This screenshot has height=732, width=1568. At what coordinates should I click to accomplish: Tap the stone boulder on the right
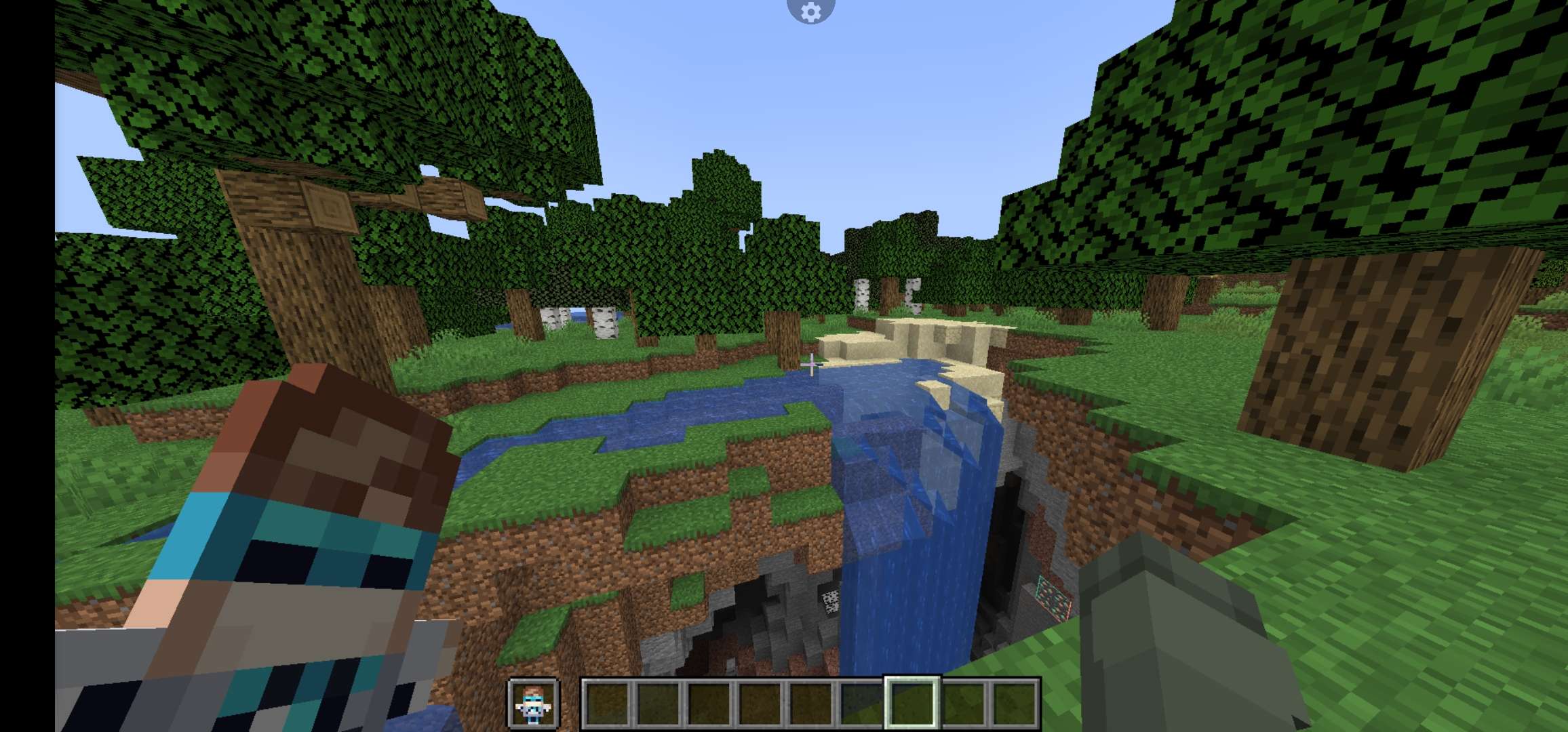click(x=1187, y=644)
